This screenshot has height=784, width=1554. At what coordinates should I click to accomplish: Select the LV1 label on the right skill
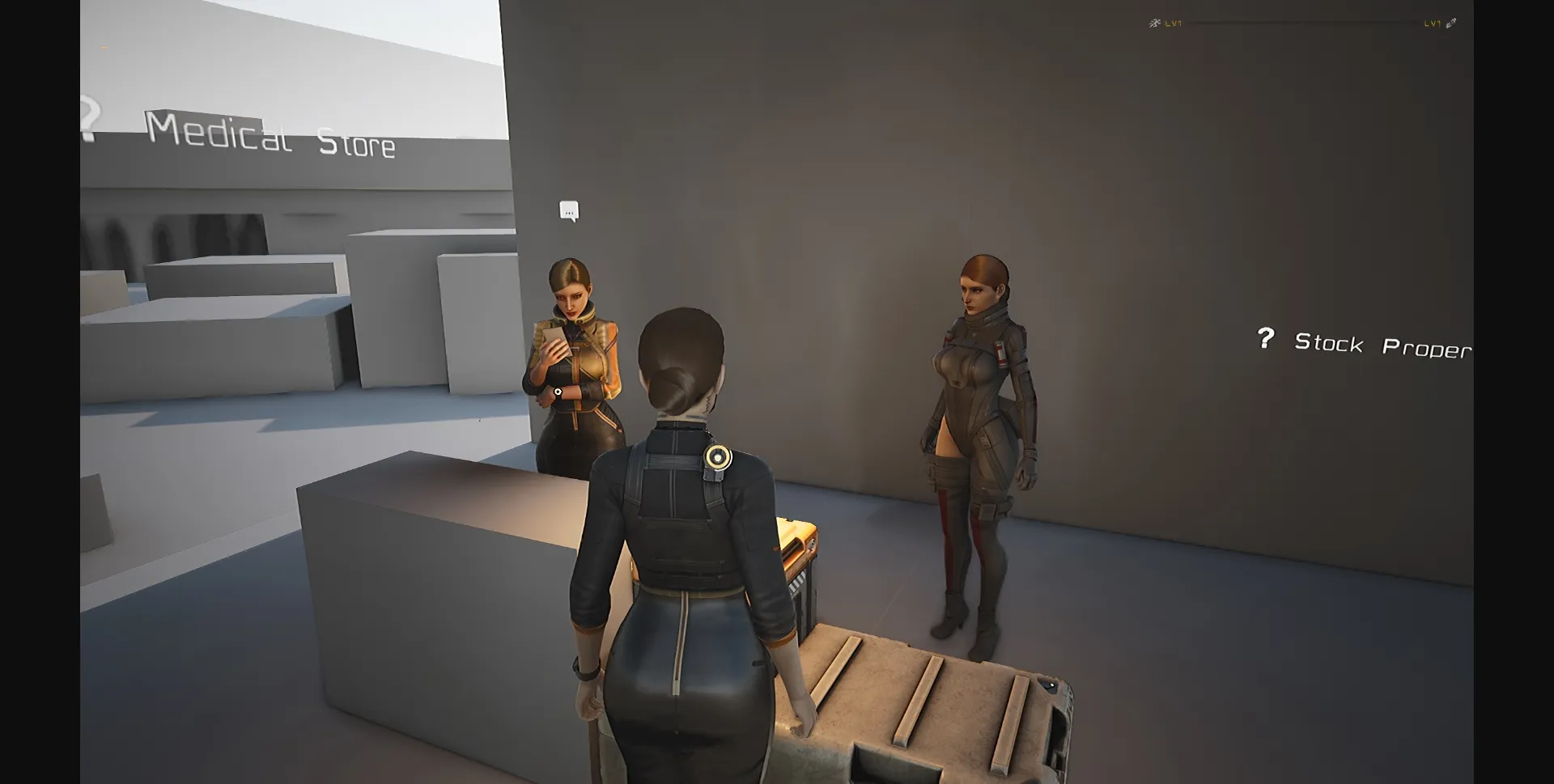coord(1431,23)
